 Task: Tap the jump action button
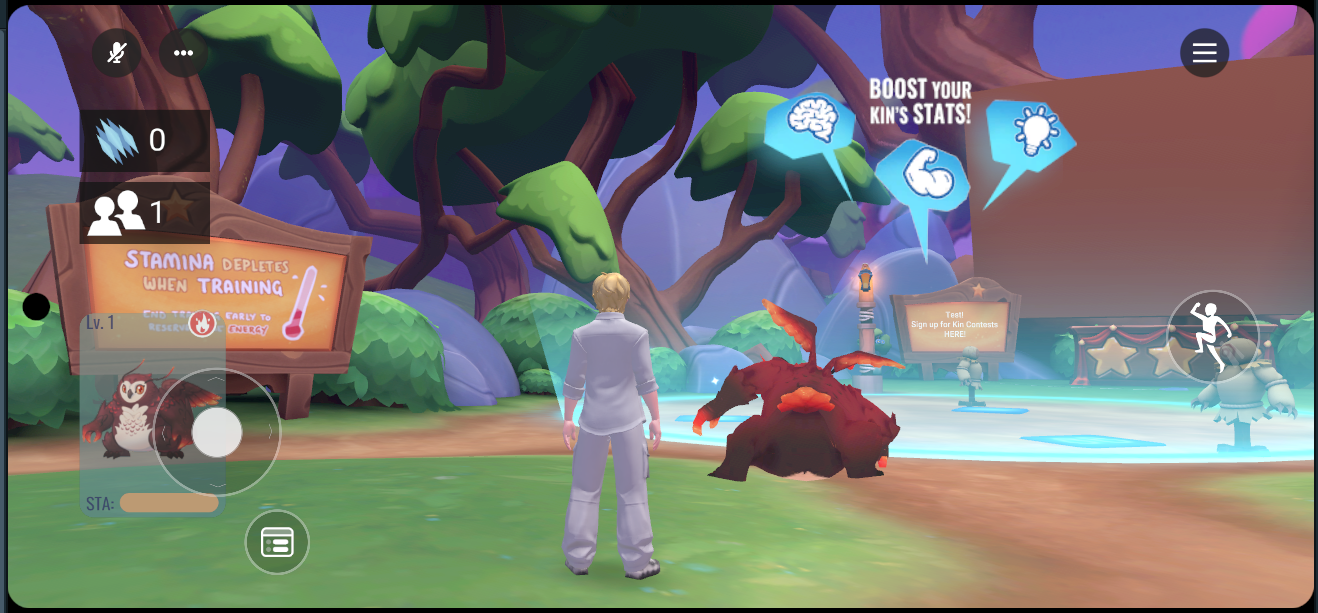click(x=1212, y=336)
